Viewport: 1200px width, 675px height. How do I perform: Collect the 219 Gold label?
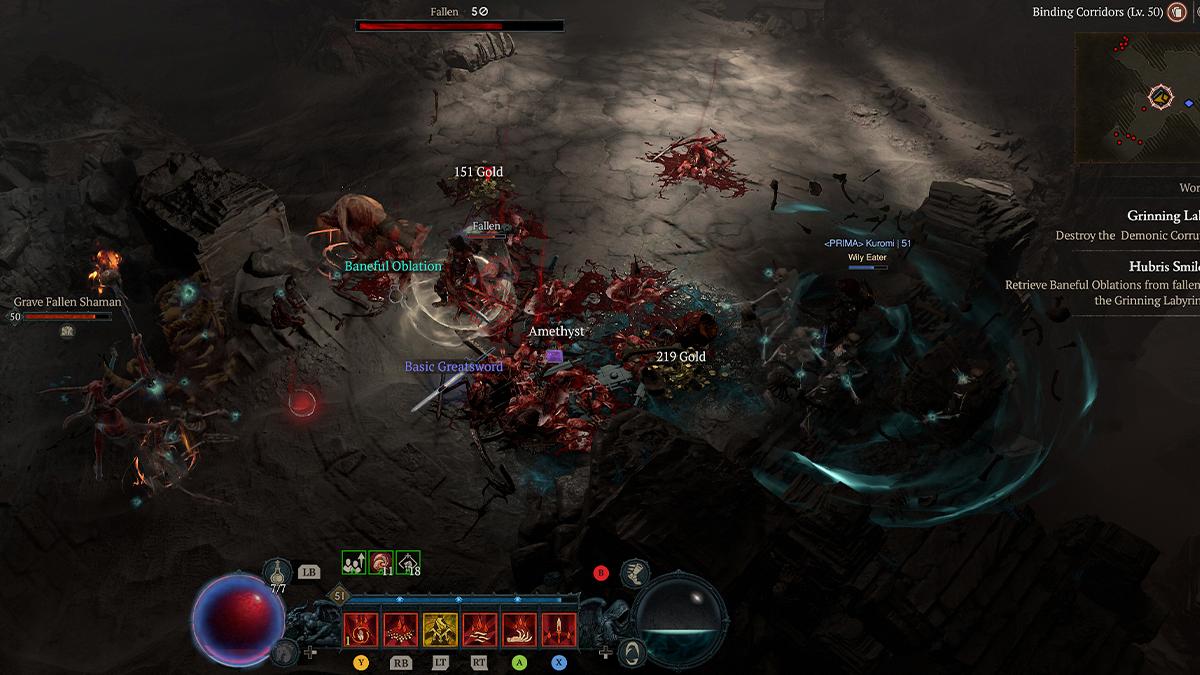[681, 357]
